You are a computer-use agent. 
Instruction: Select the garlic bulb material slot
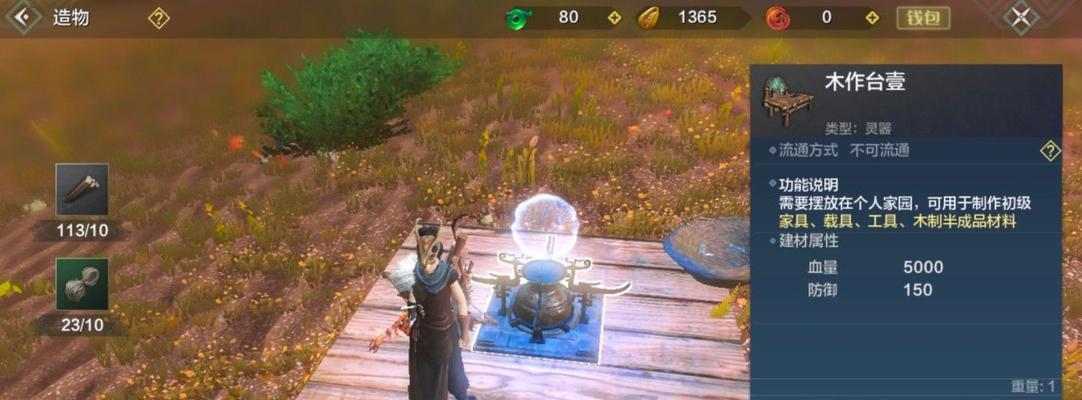pyautogui.click(x=82, y=284)
